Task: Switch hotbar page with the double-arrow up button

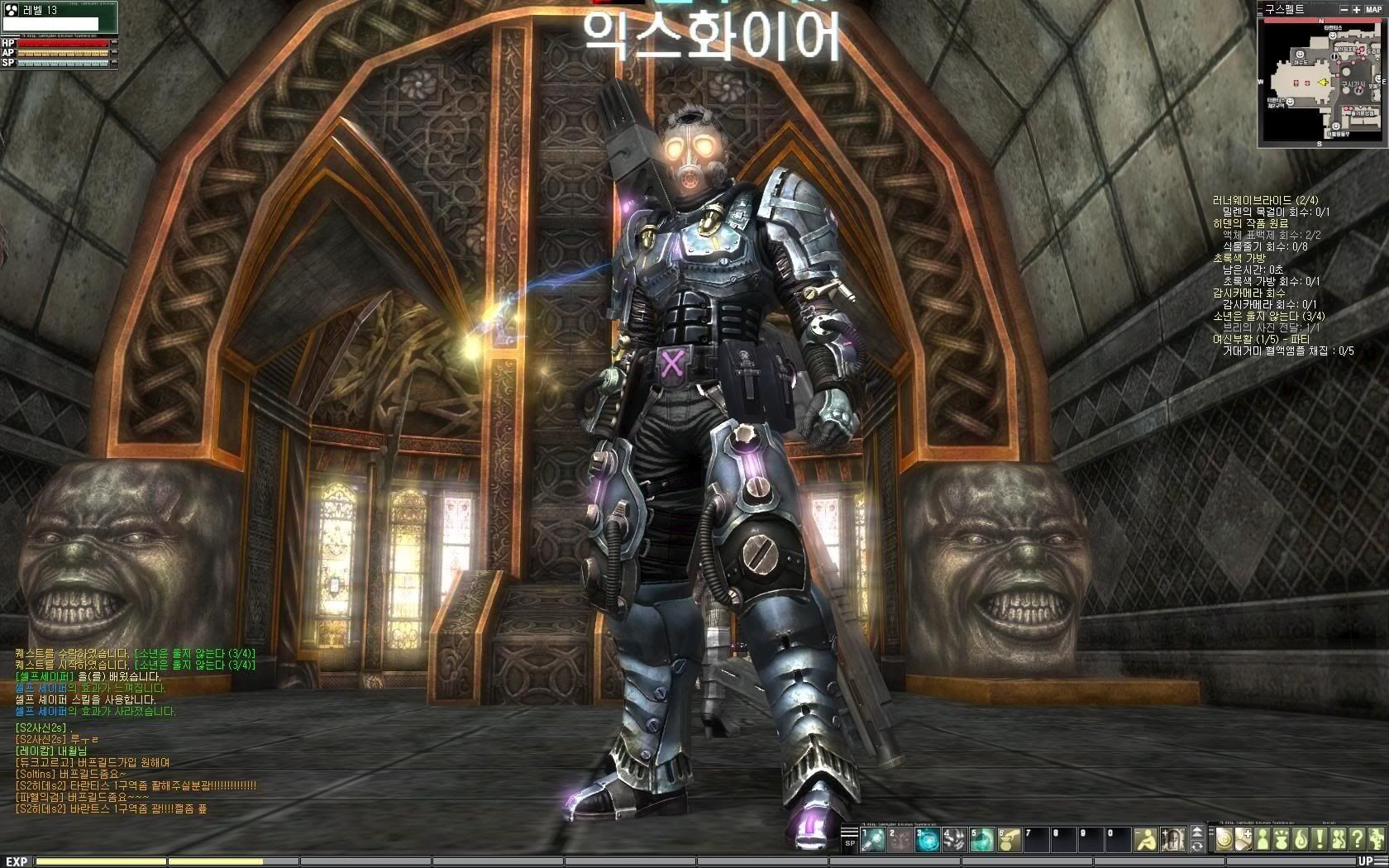Action: [x=1197, y=832]
